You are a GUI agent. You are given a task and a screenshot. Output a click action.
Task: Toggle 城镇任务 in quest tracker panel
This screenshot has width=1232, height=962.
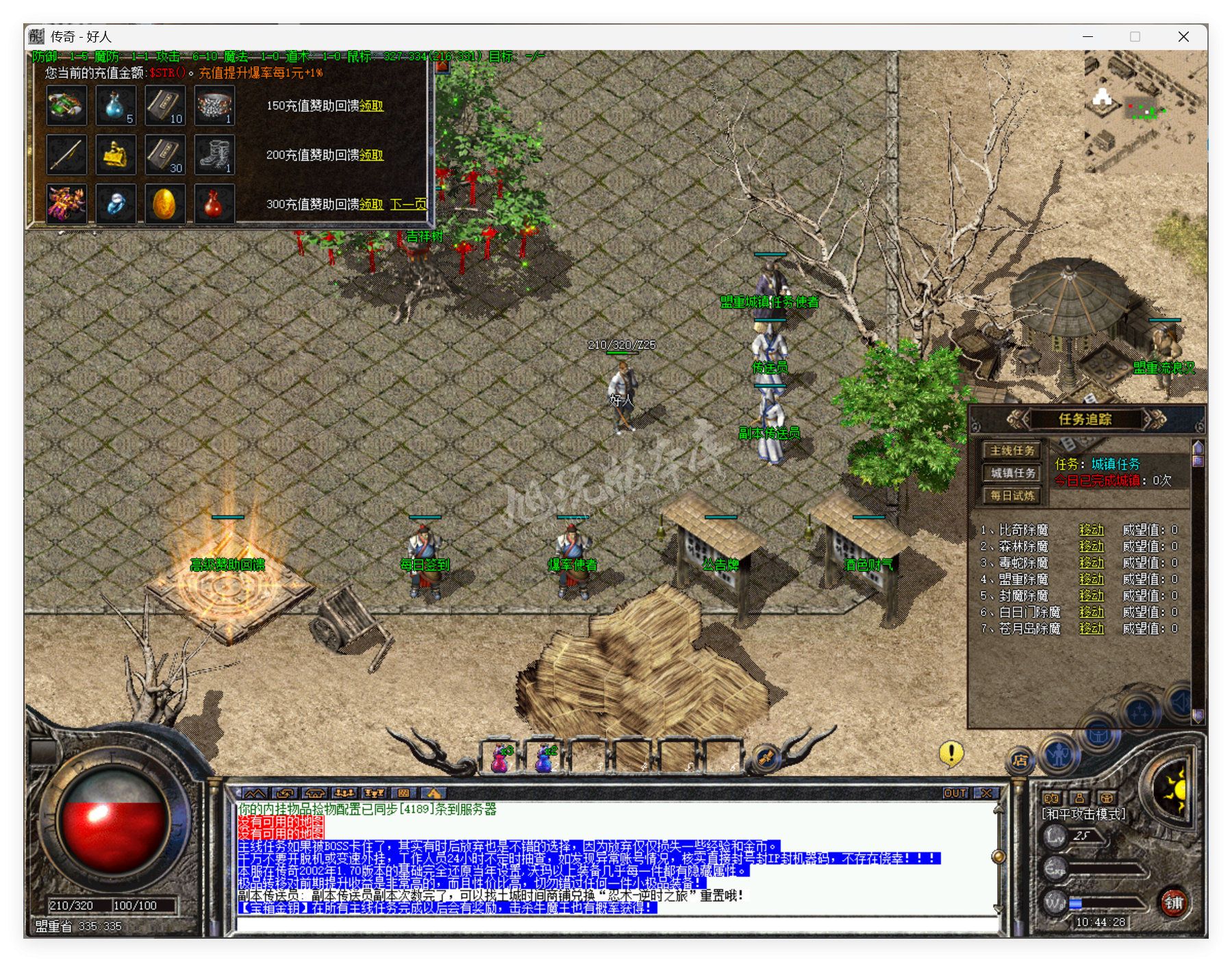click(1011, 472)
